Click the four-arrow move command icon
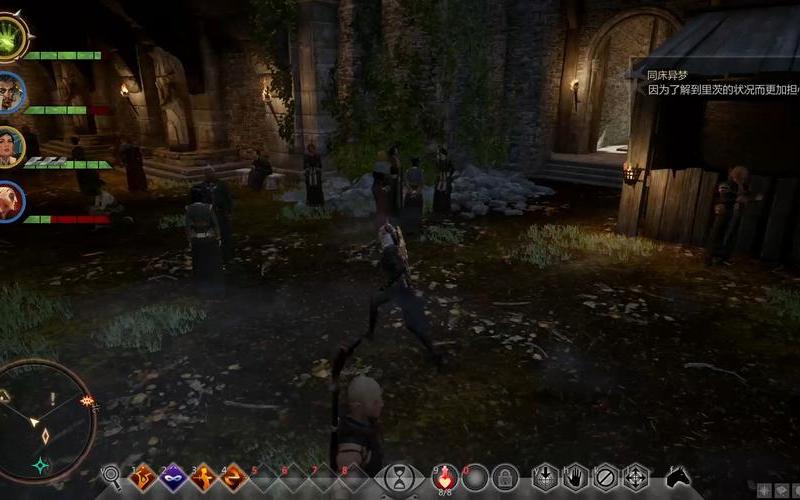Viewport: 800px width, 500px height. (635, 477)
